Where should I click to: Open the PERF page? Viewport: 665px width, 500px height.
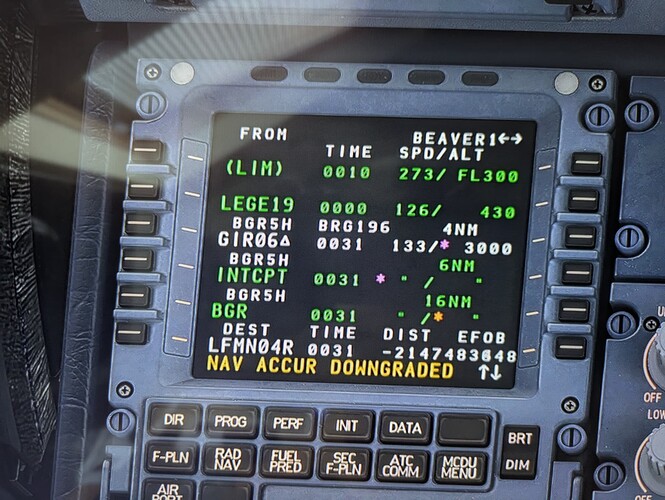coord(289,424)
